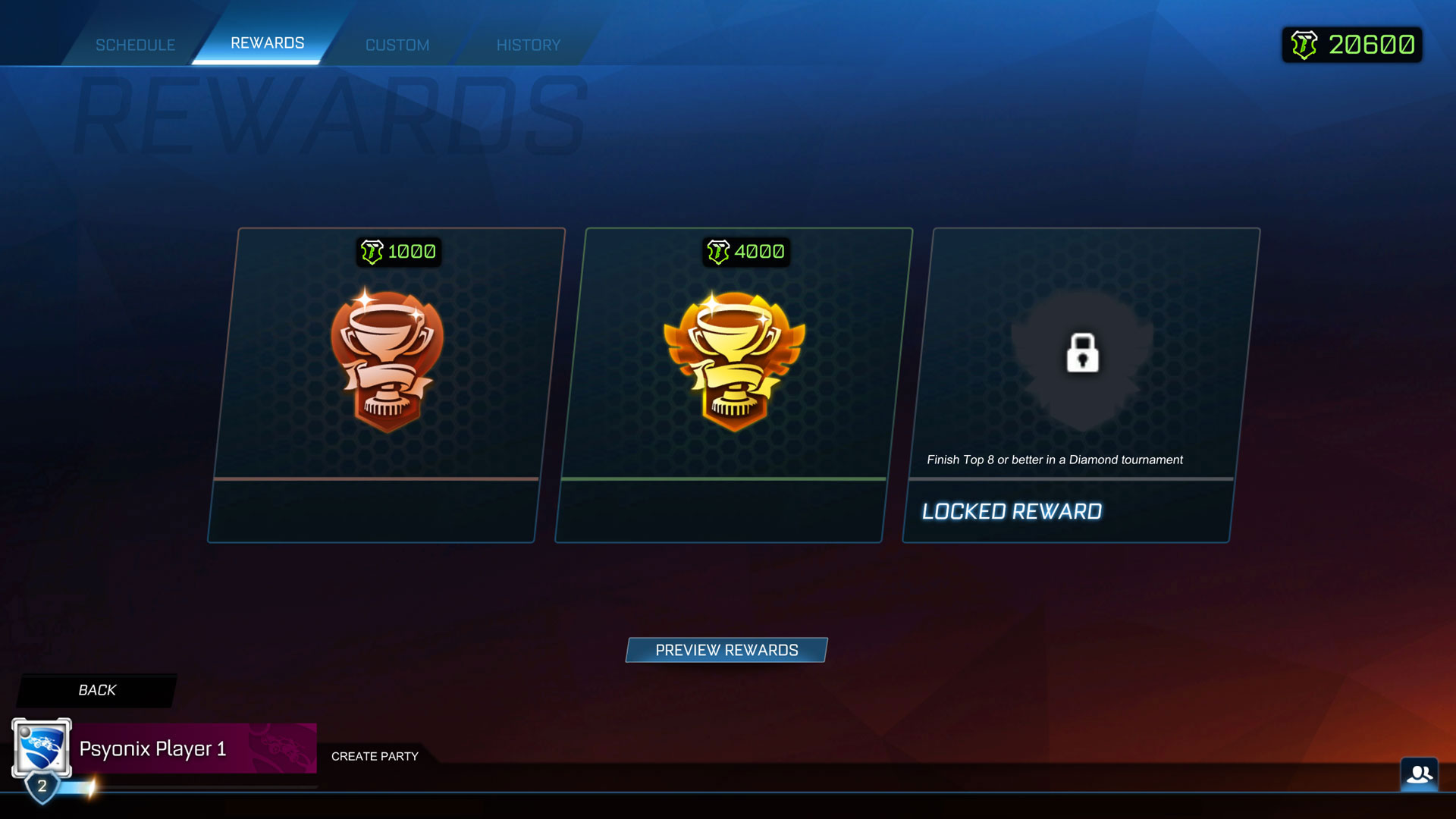Click the Preview Rewards button
Screen dimensions: 1456x819
pyautogui.click(x=726, y=650)
